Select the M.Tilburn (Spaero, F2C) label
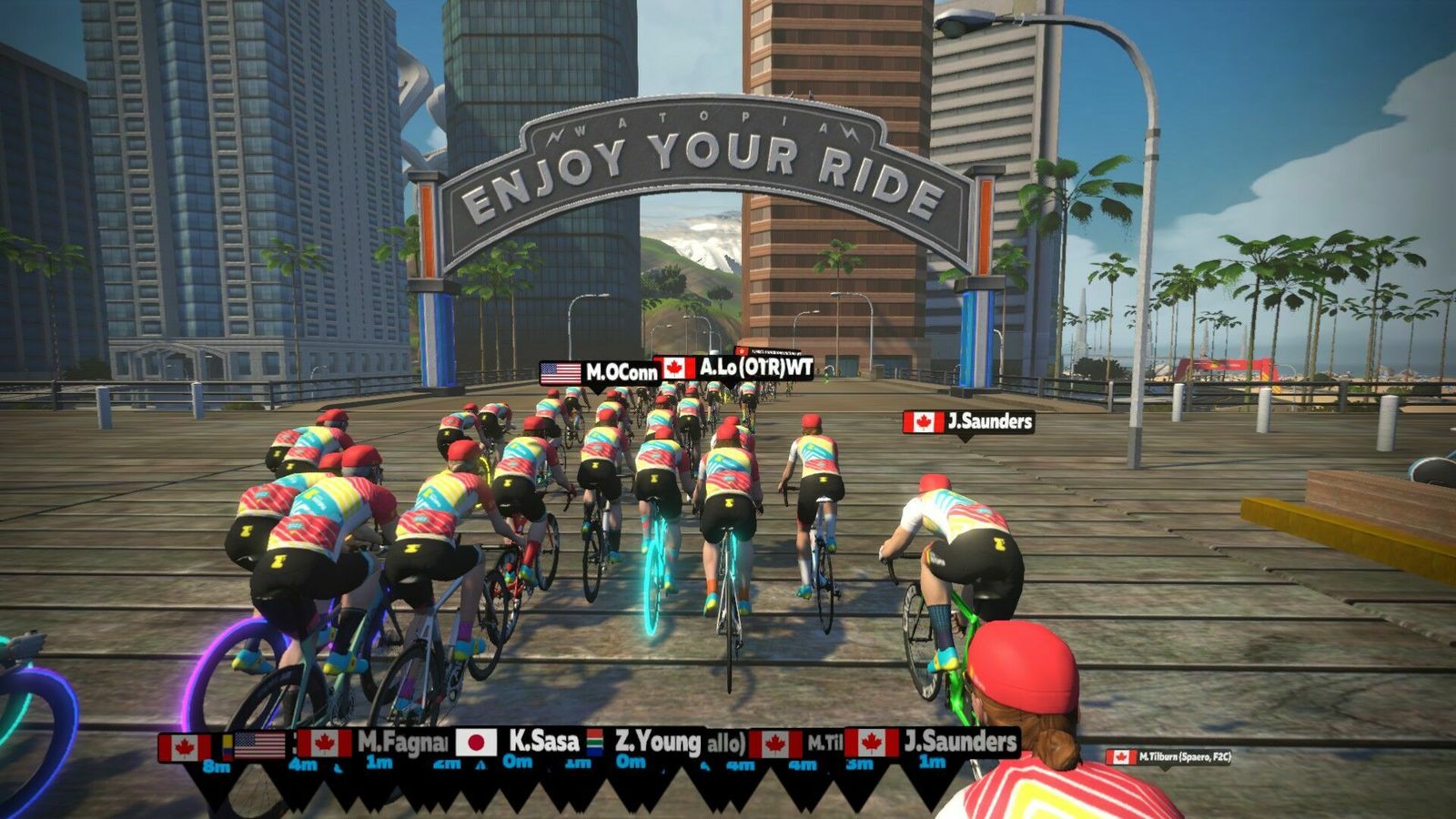This screenshot has width=1456, height=819. pos(1169,756)
